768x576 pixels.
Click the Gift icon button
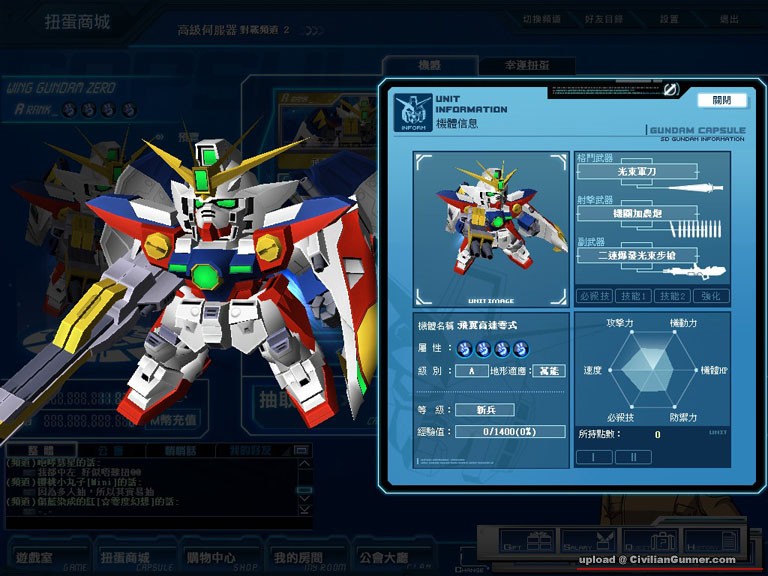(529, 541)
